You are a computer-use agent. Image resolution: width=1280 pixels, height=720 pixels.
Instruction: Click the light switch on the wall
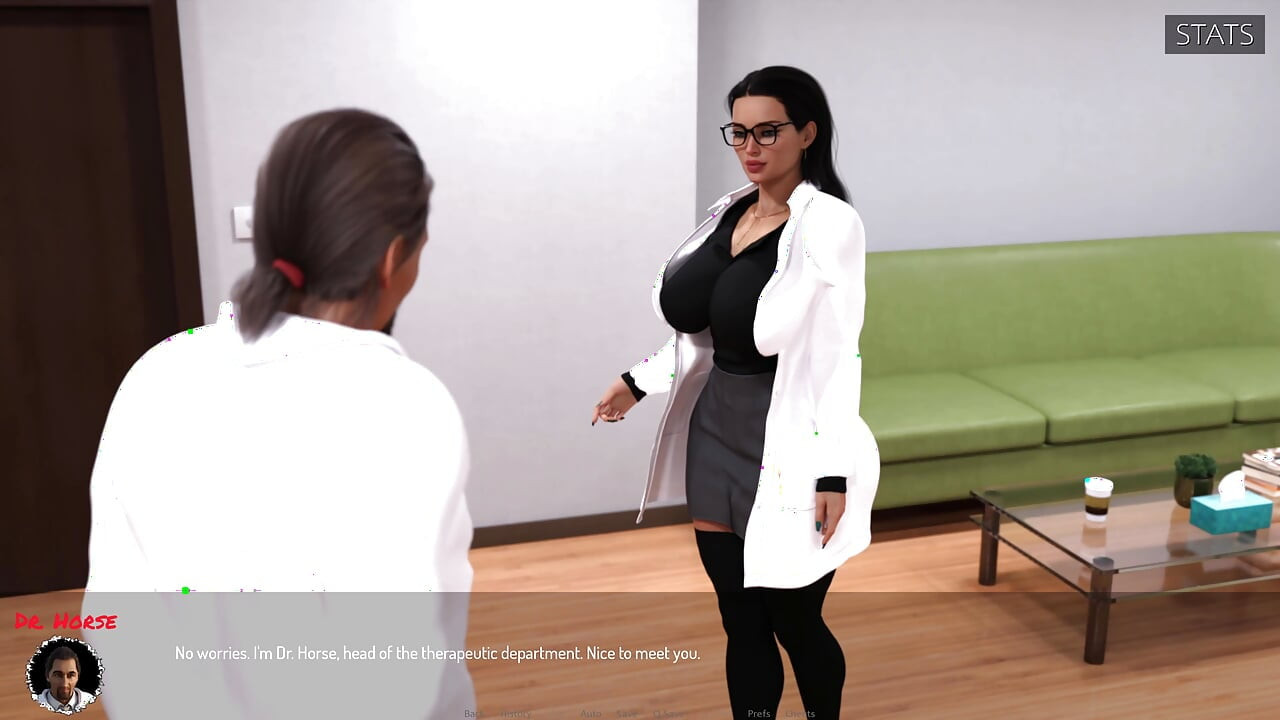point(243,222)
